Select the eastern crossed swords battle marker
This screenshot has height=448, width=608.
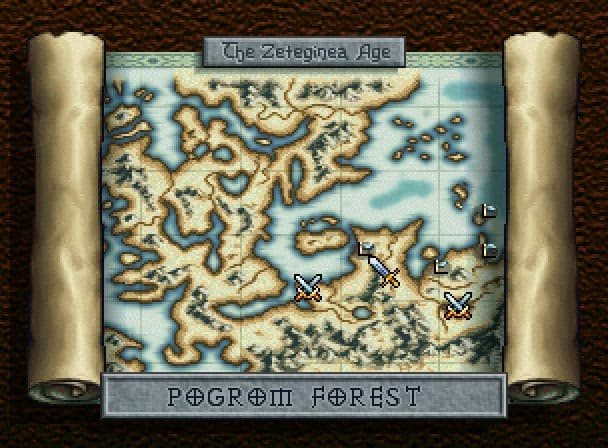point(457,303)
